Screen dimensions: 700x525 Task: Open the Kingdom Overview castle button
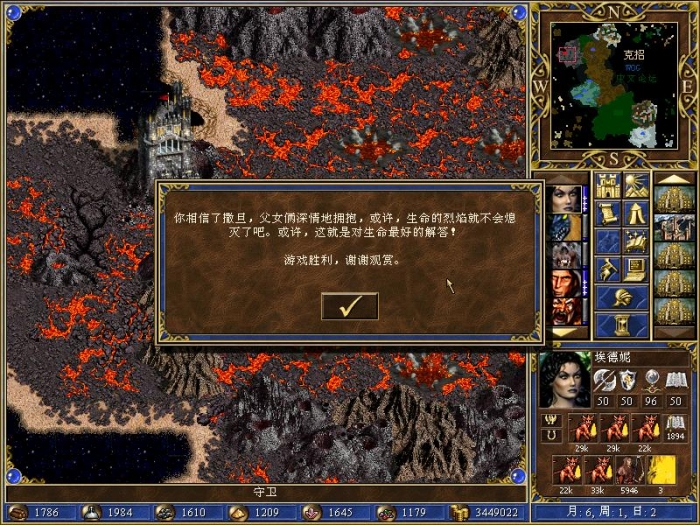(607, 185)
